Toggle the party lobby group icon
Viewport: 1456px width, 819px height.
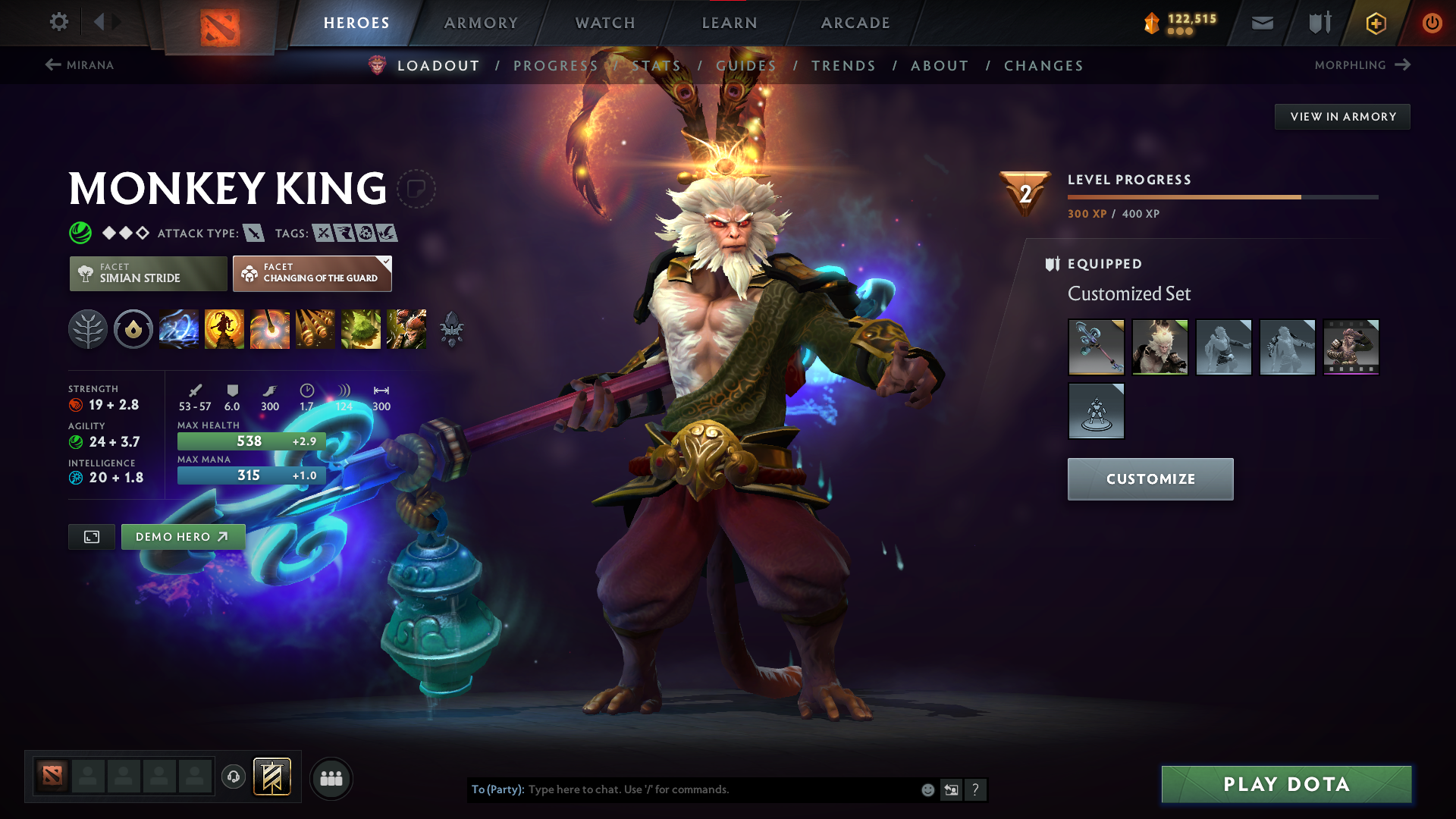(331, 778)
